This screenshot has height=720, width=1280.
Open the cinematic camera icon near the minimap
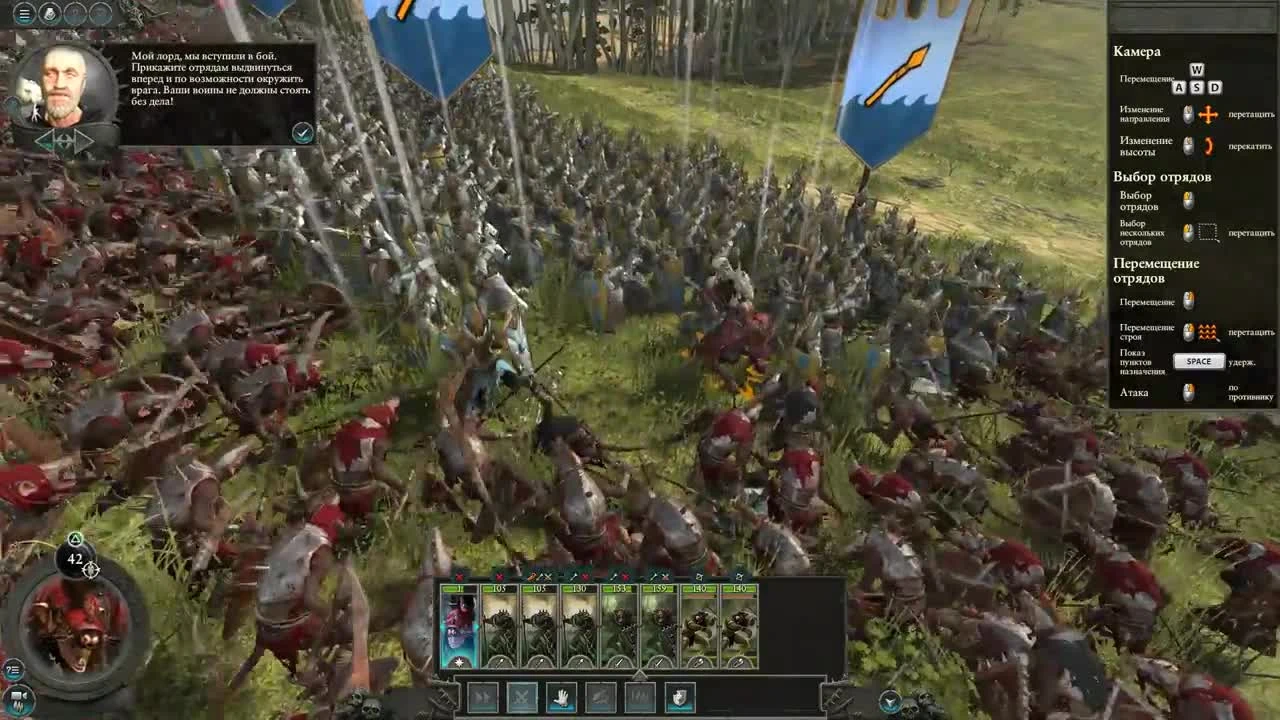click(x=18, y=697)
